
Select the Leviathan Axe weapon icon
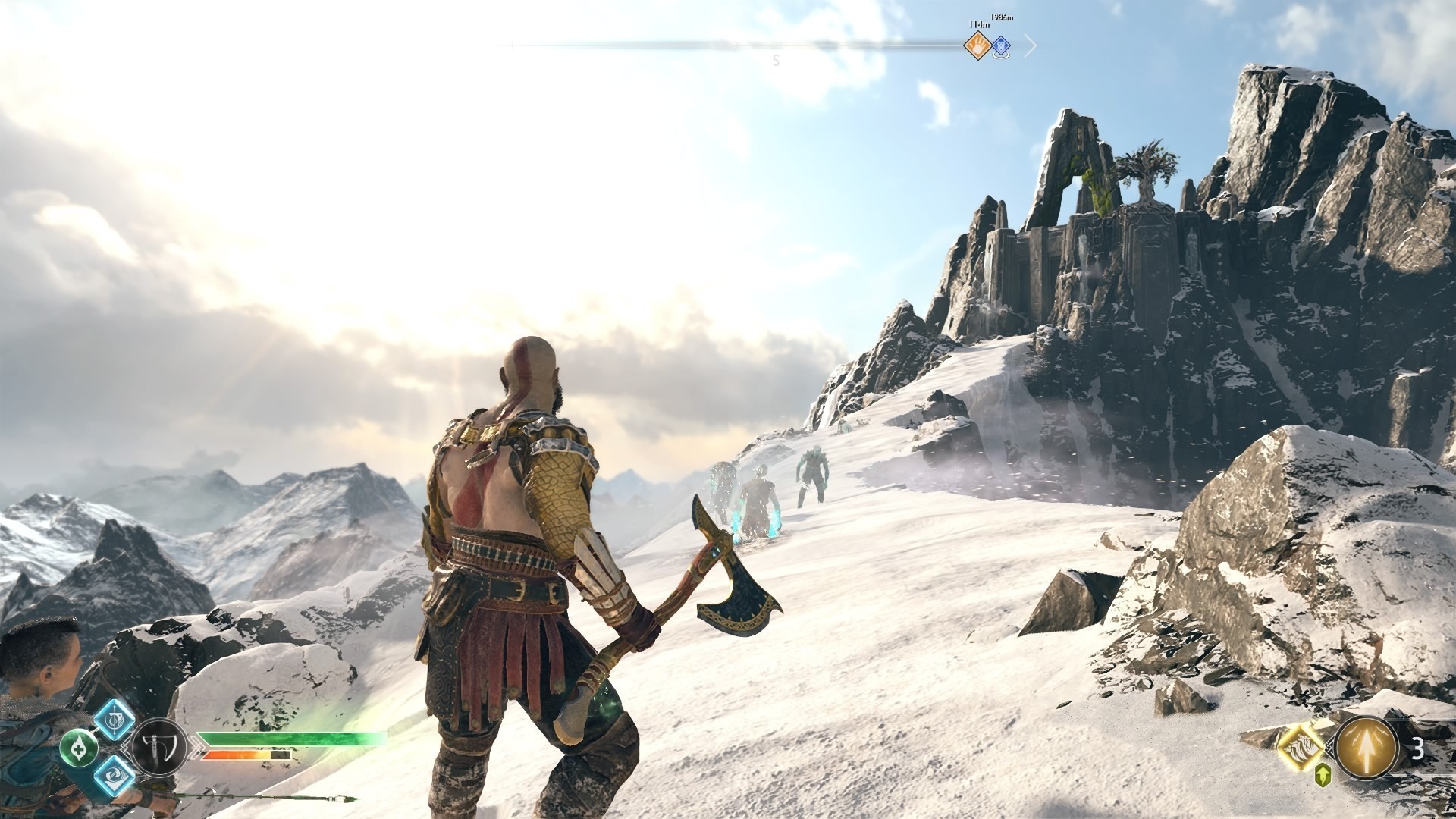click(x=160, y=748)
